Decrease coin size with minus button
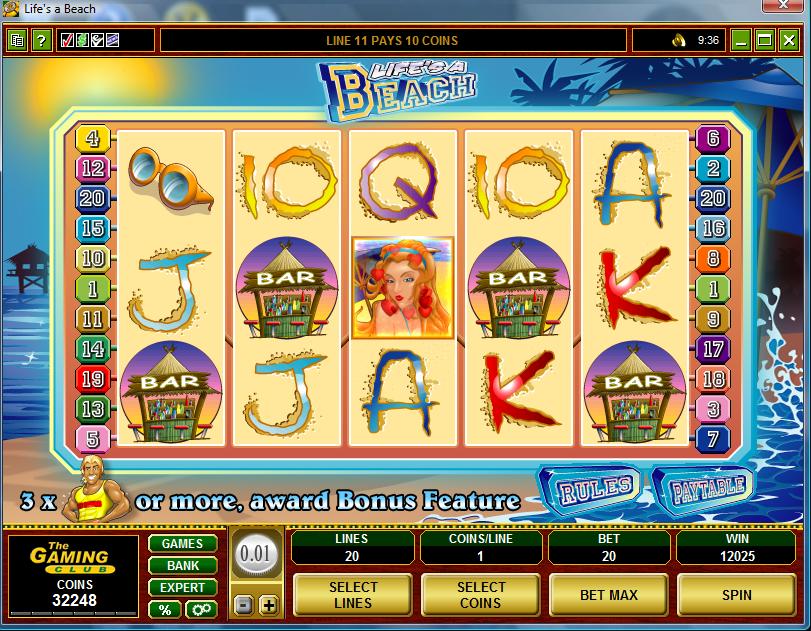The height and width of the screenshot is (631, 811). (243, 605)
